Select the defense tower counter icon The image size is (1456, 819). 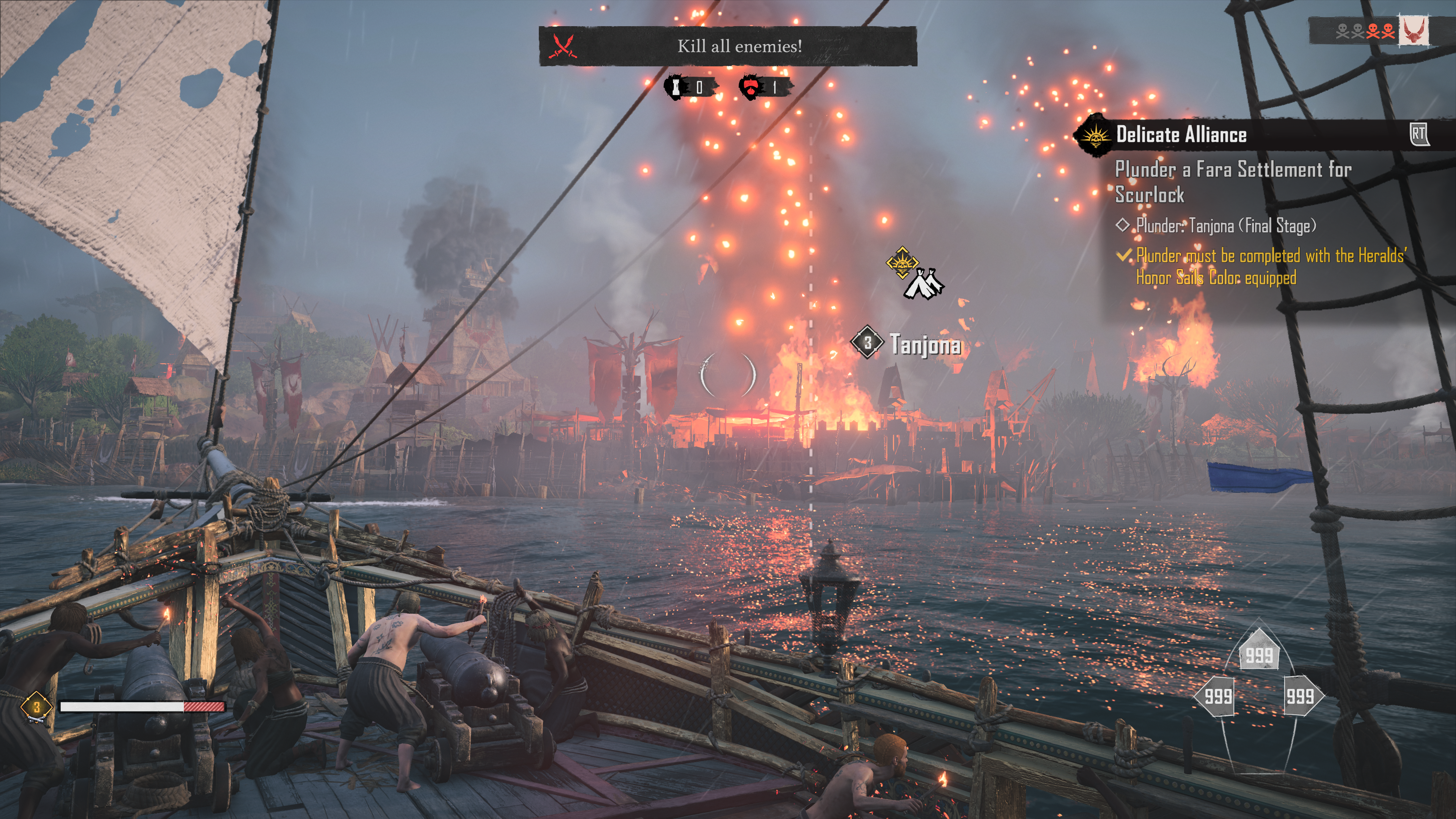(675, 87)
